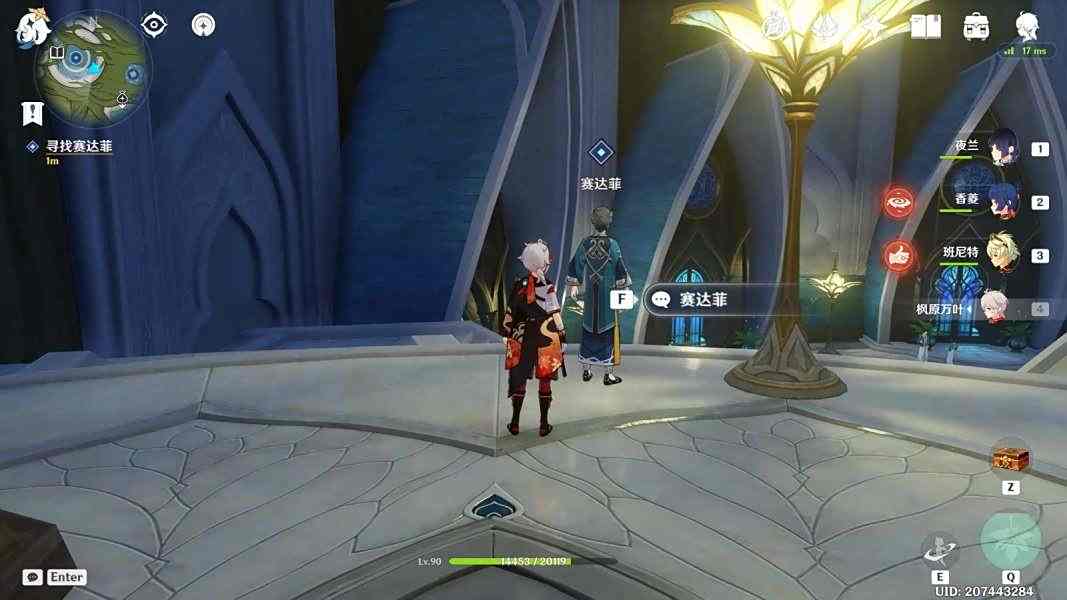Use the treasure chest gadget
Screen dimensions: 1067x600
pyautogui.click(x=1010, y=459)
